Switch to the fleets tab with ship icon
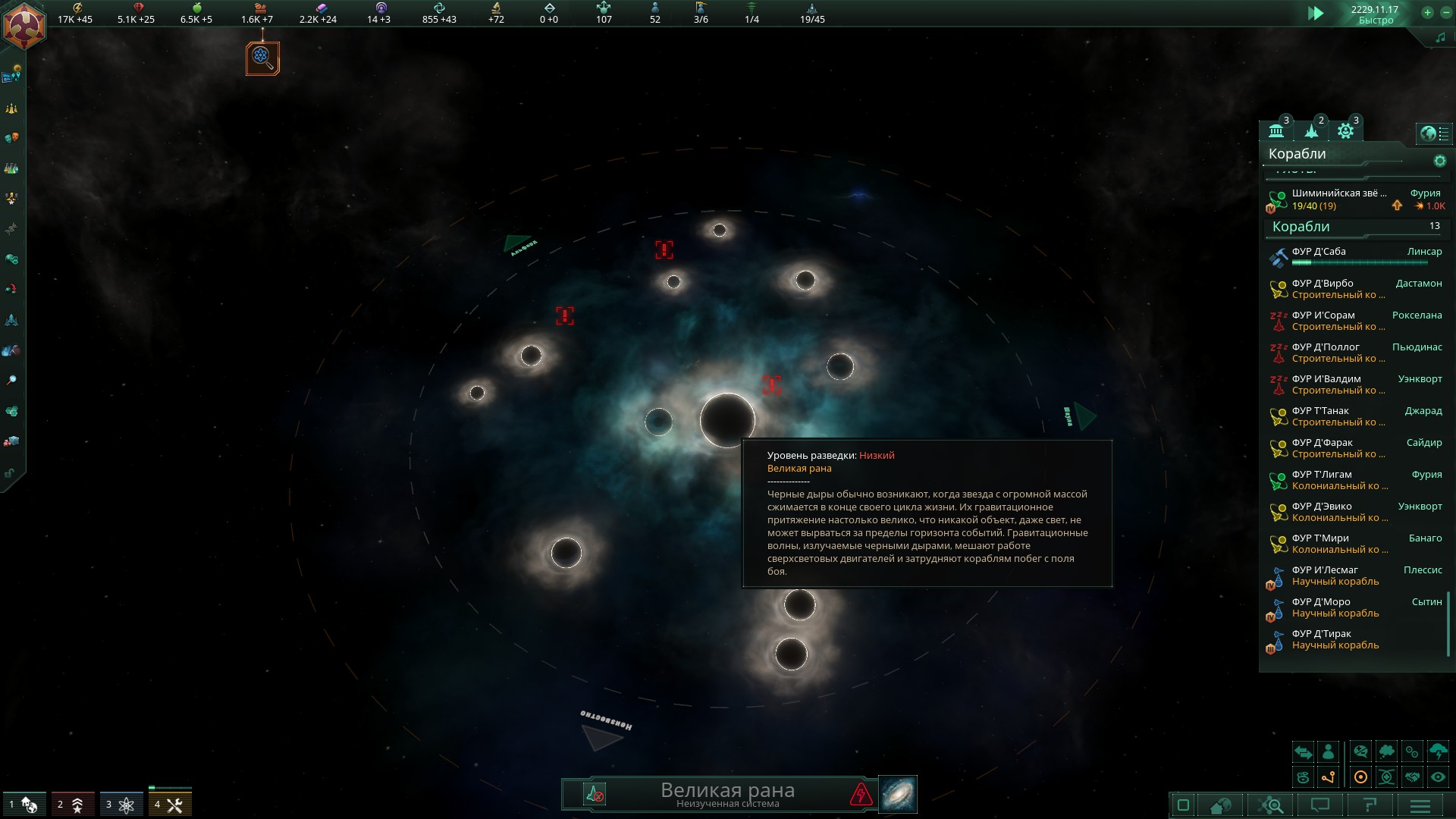The image size is (1456, 819). tap(1312, 131)
